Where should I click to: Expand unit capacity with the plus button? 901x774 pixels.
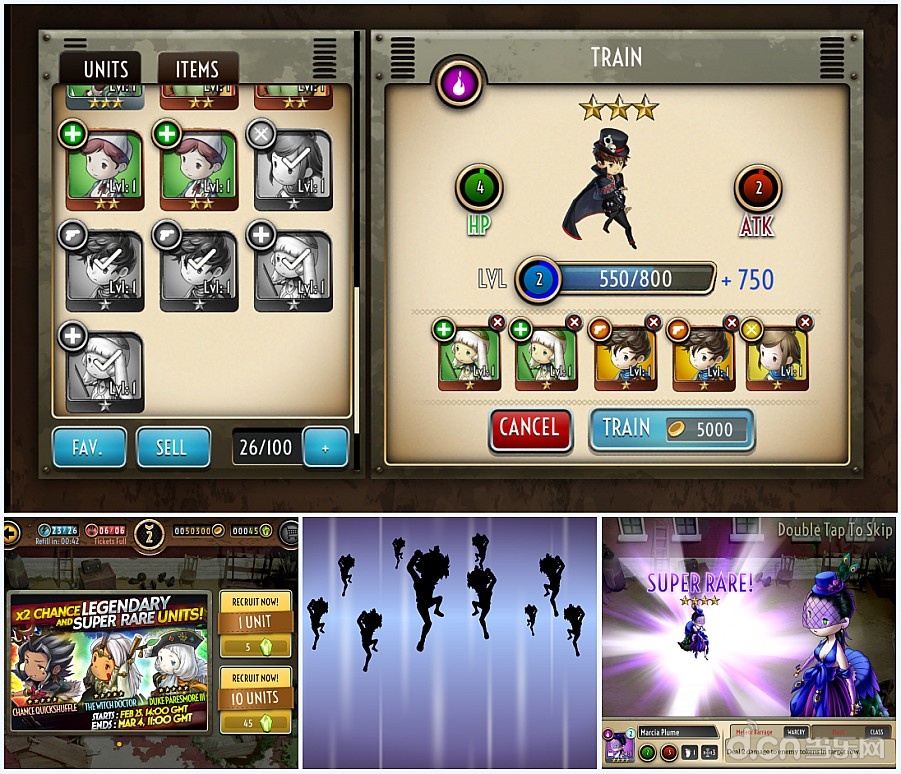pos(325,448)
